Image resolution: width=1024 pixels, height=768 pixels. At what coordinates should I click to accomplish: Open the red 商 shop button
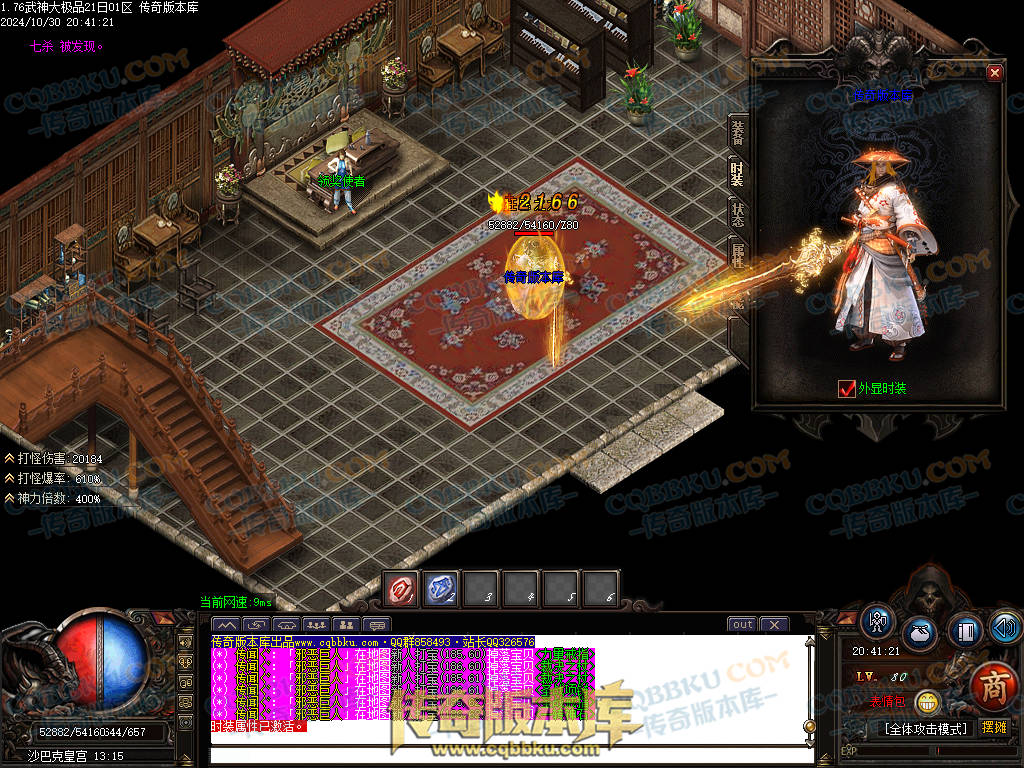tap(991, 686)
